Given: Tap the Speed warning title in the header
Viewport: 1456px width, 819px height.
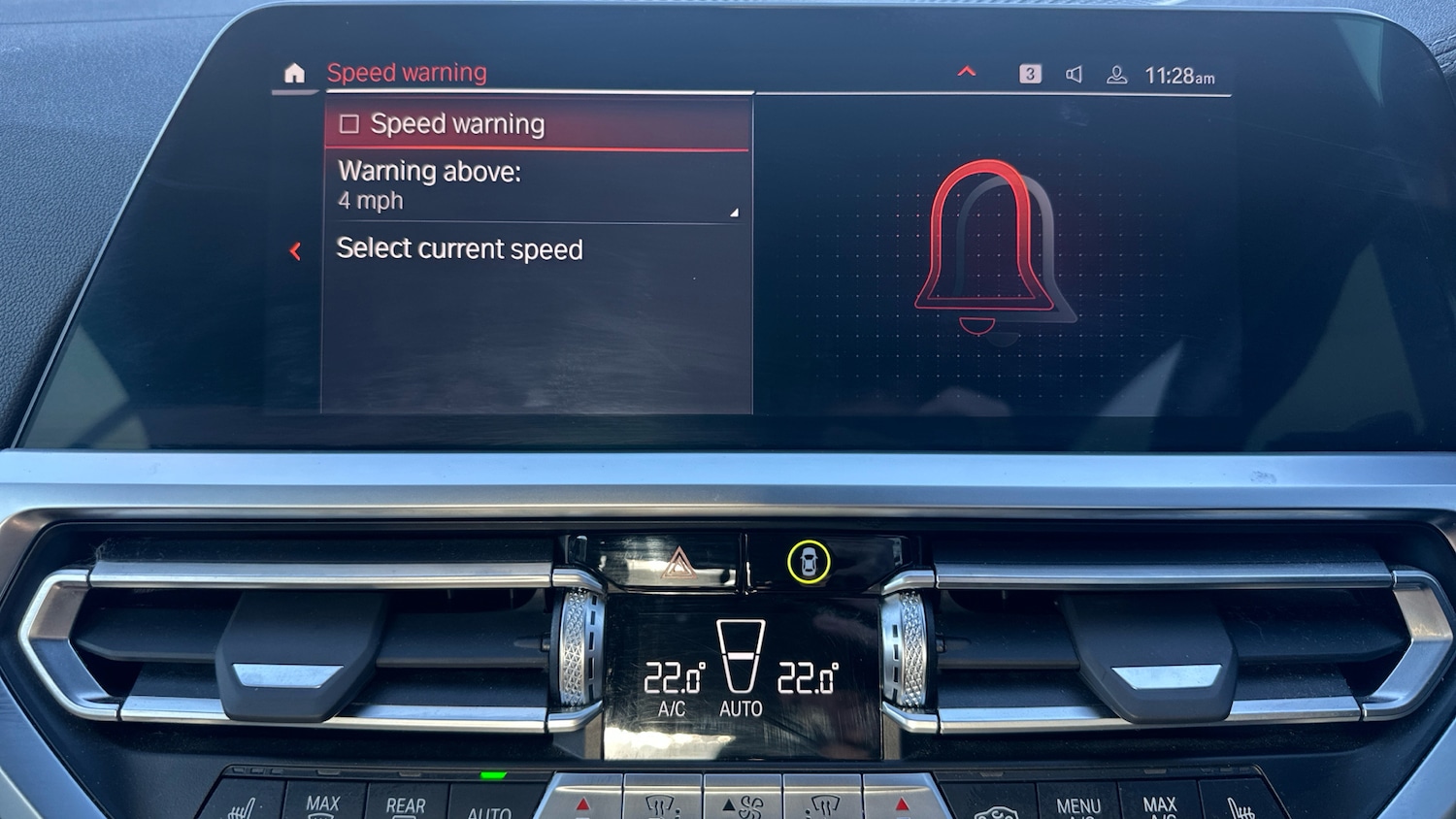Looking at the screenshot, I should pos(407,72).
